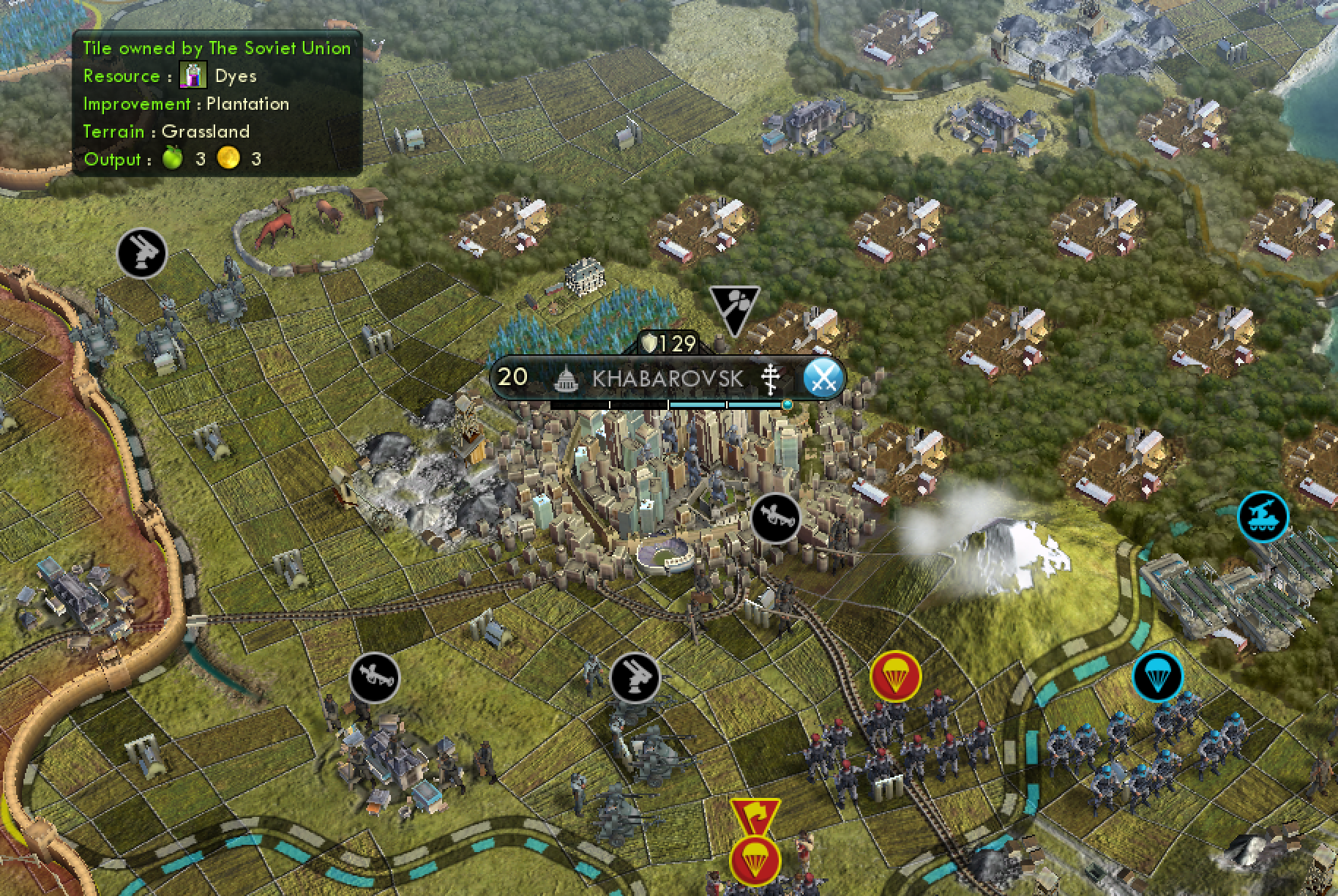Click the blue crossed-swords icon on Khabarovsk's banner
This screenshot has width=1338, height=896.
click(823, 378)
